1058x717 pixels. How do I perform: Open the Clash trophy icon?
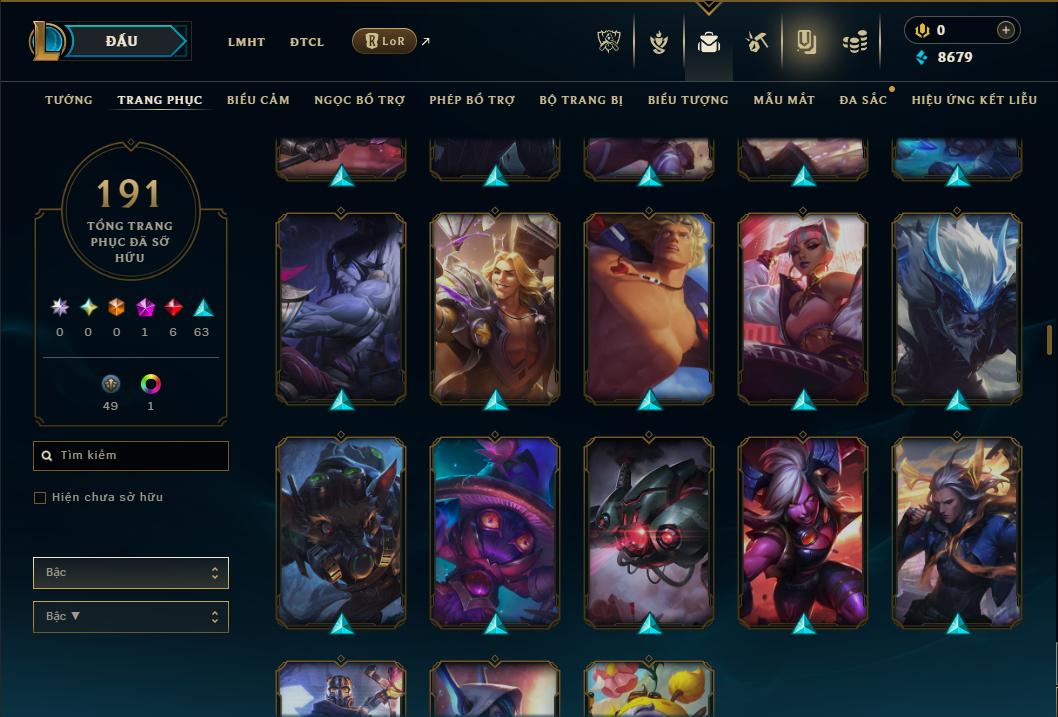[609, 42]
